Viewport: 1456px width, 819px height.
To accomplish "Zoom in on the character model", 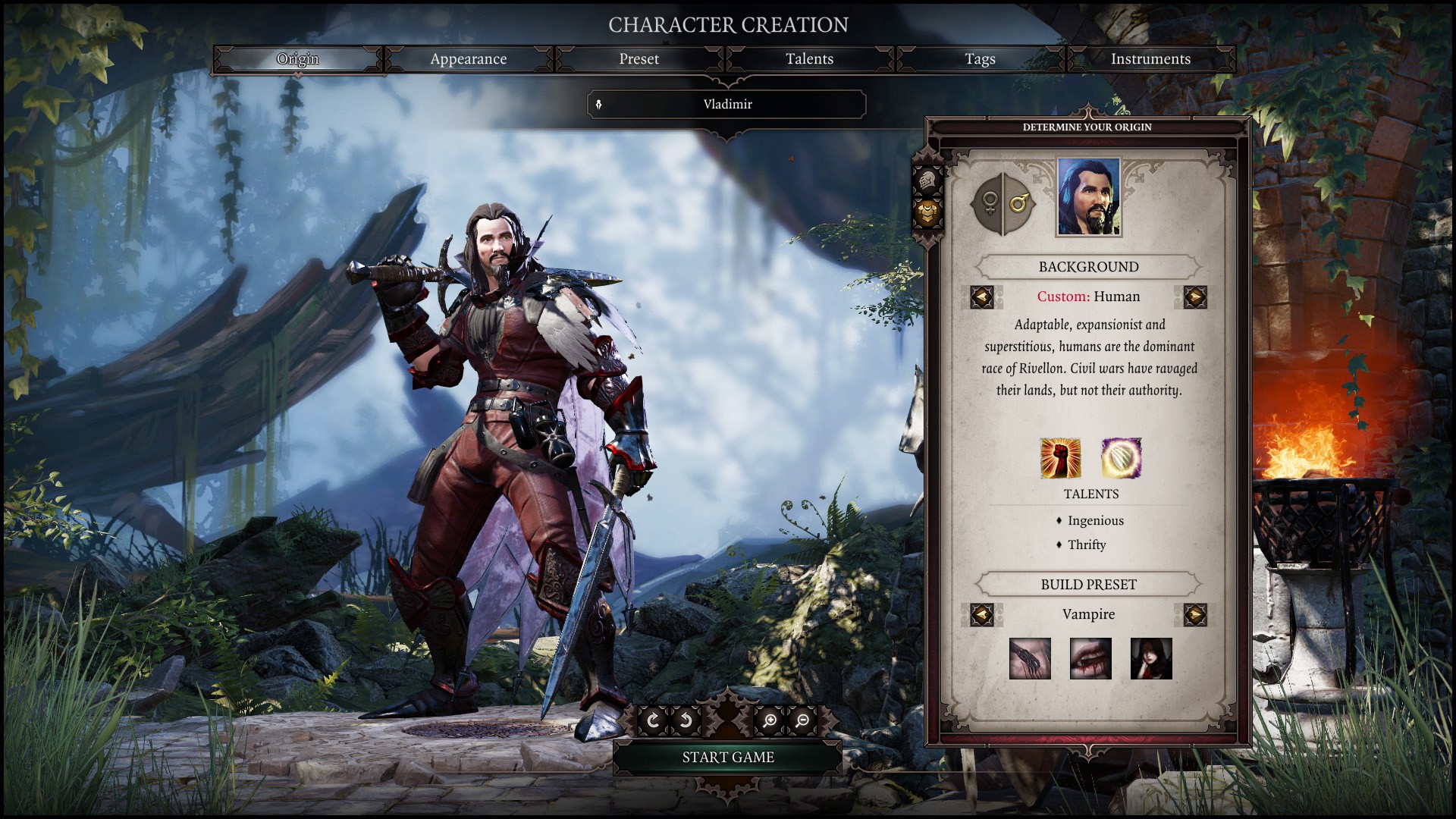I will 769,720.
